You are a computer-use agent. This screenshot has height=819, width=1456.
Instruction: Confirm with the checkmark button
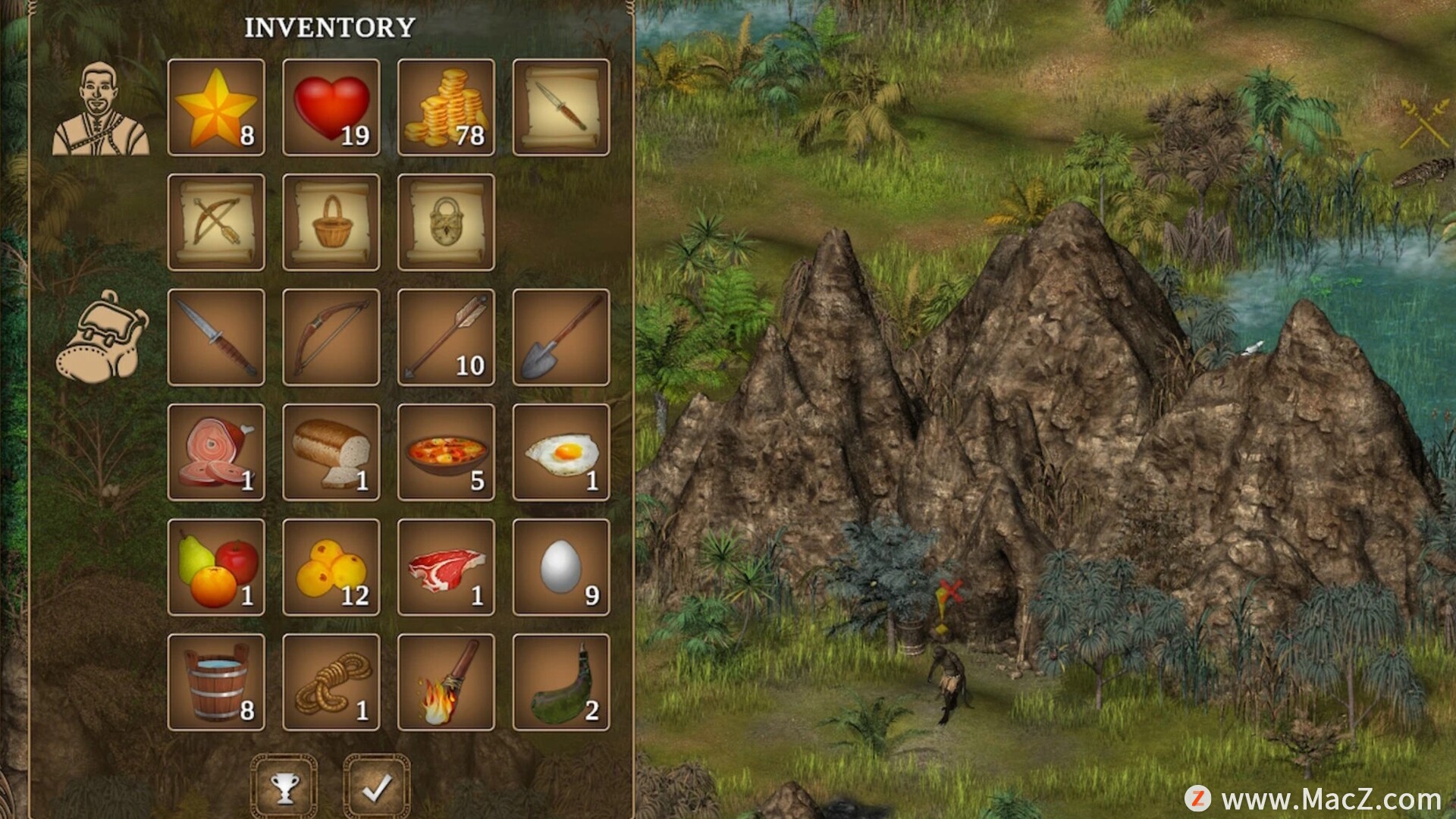pyautogui.click(x=376, y=787)
